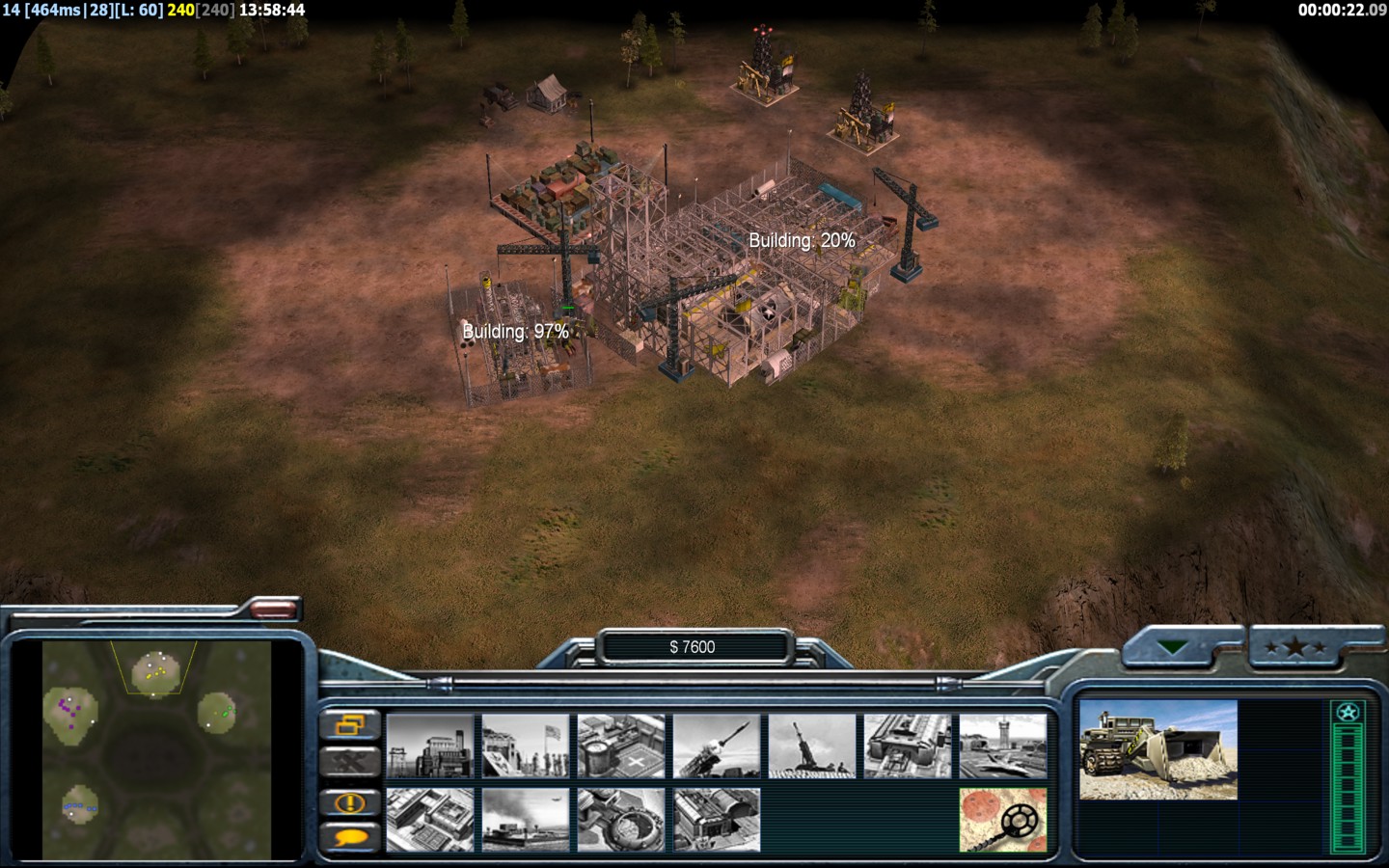Select the Command Center build icon

point(717,820)
